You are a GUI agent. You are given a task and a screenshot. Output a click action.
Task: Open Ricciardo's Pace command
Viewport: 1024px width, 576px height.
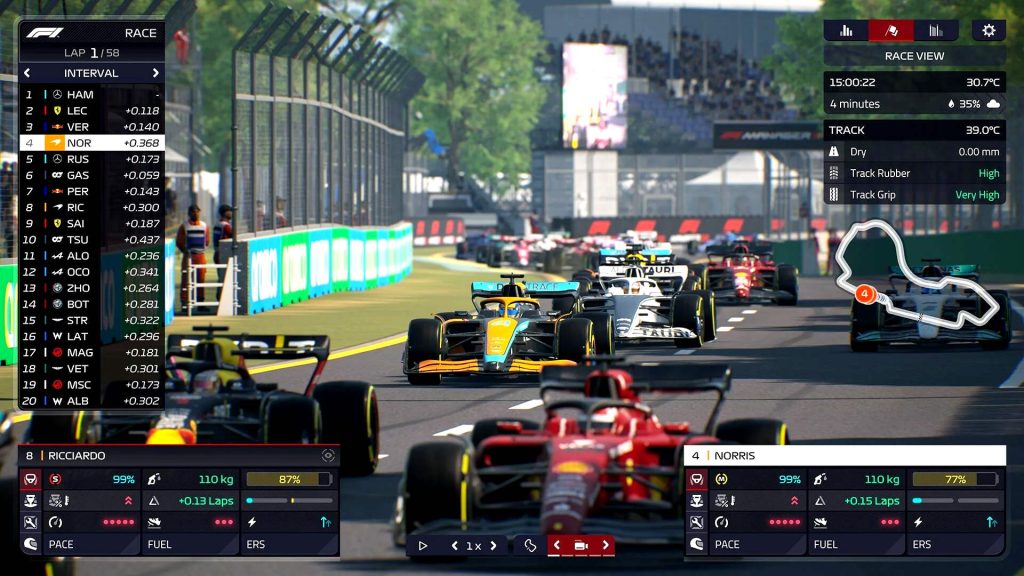[x=80, y=545]
